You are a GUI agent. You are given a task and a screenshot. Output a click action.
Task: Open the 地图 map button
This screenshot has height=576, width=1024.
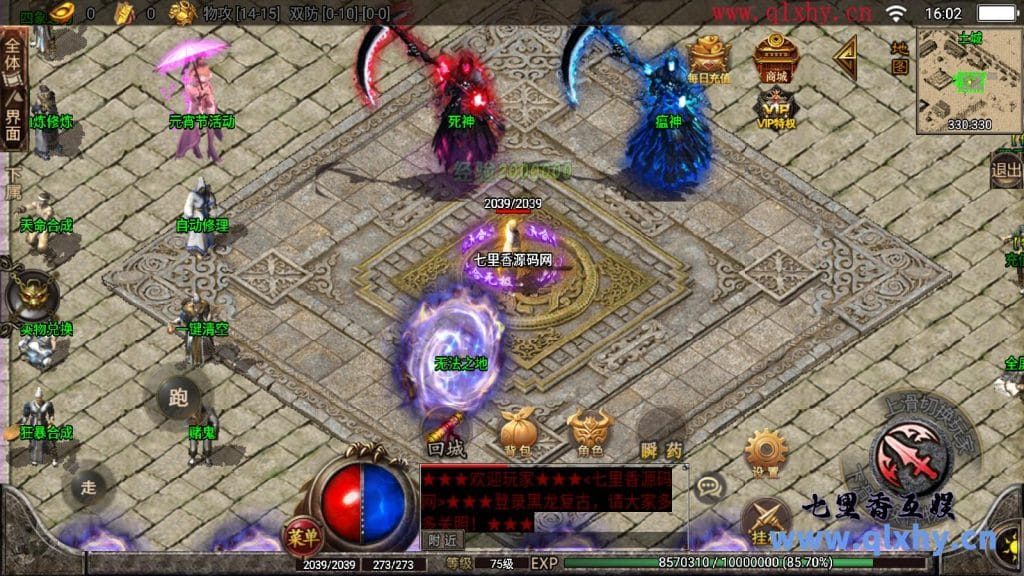(x=900, y=58)
